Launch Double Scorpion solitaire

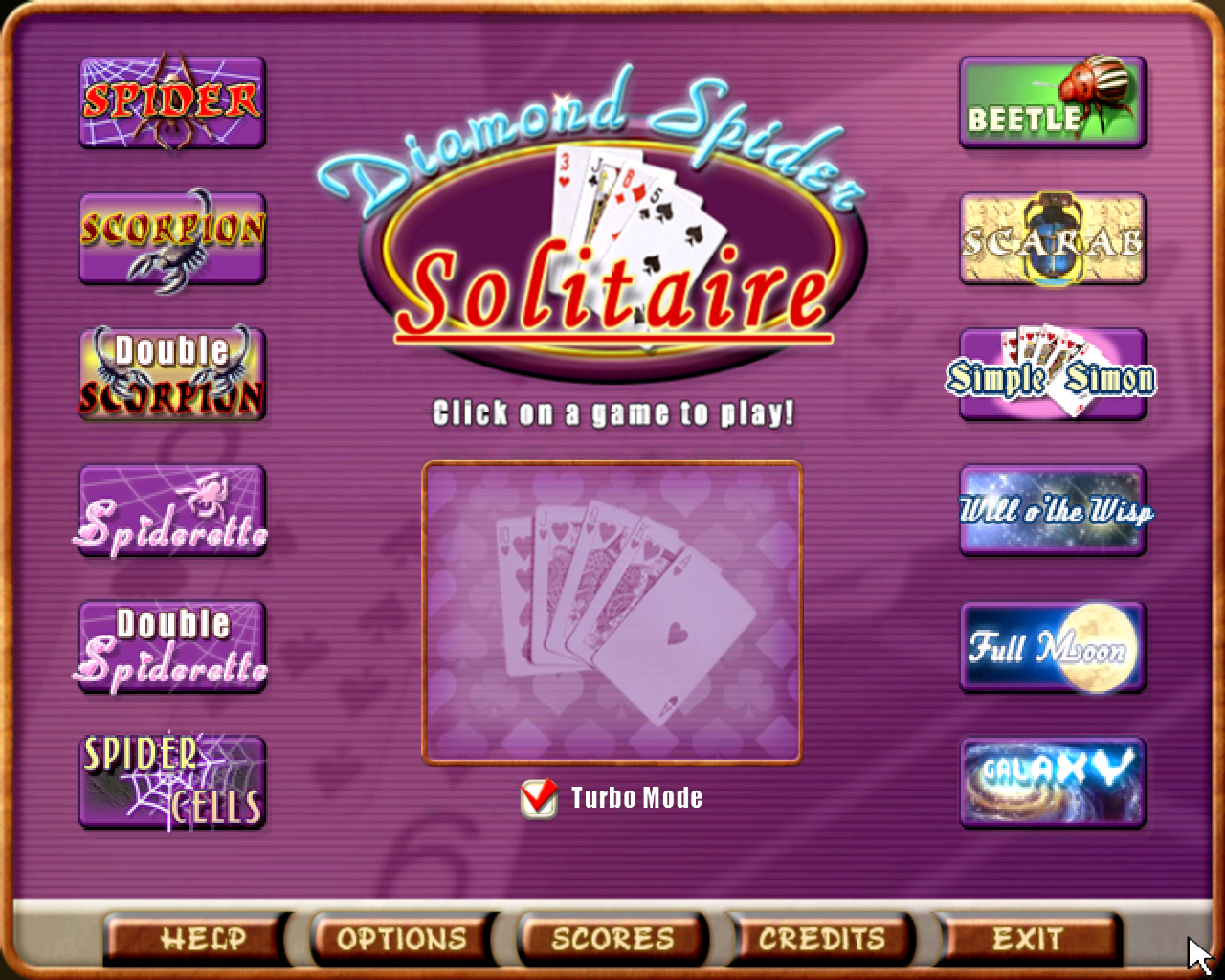point(171,375)
